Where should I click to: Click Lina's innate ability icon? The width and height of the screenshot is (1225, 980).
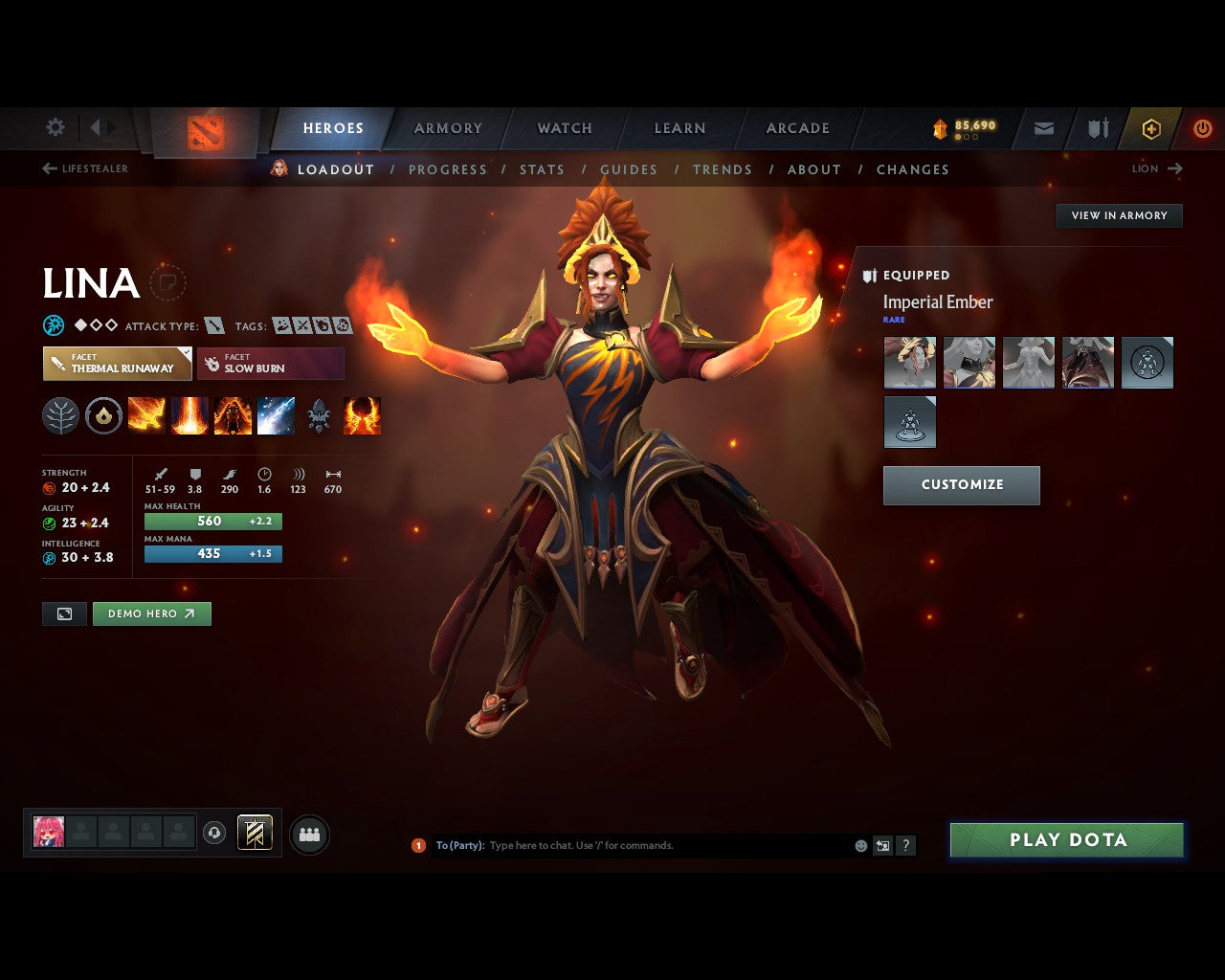point(103,415)
